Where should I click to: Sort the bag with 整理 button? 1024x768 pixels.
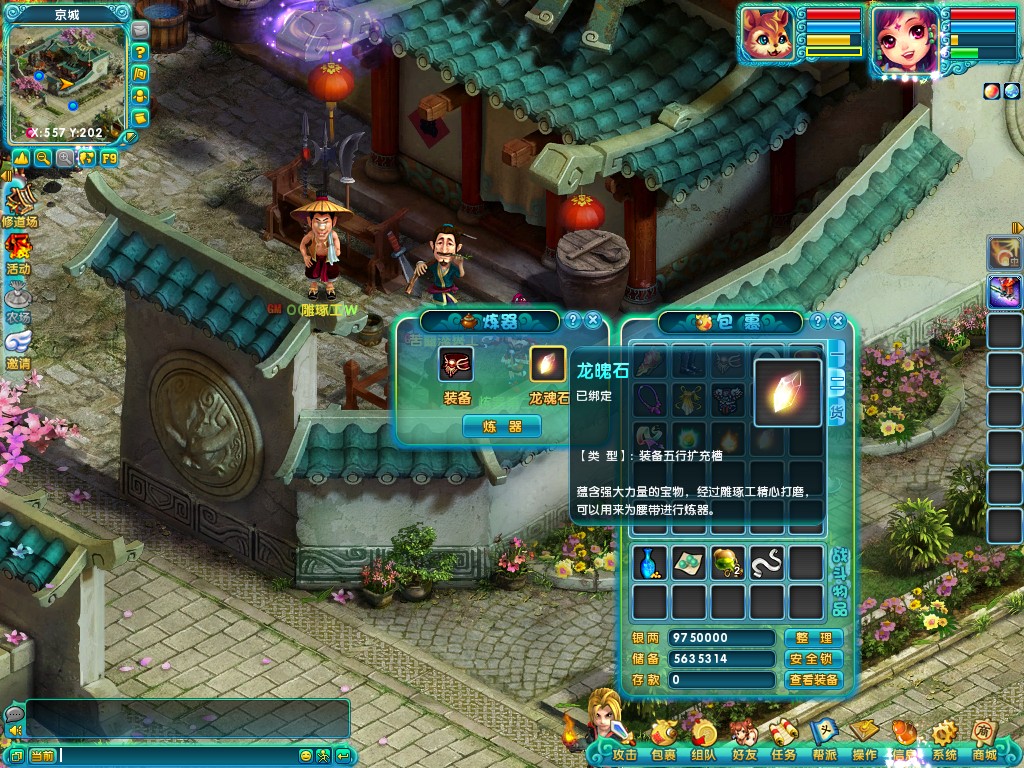(x=813, y=638)
